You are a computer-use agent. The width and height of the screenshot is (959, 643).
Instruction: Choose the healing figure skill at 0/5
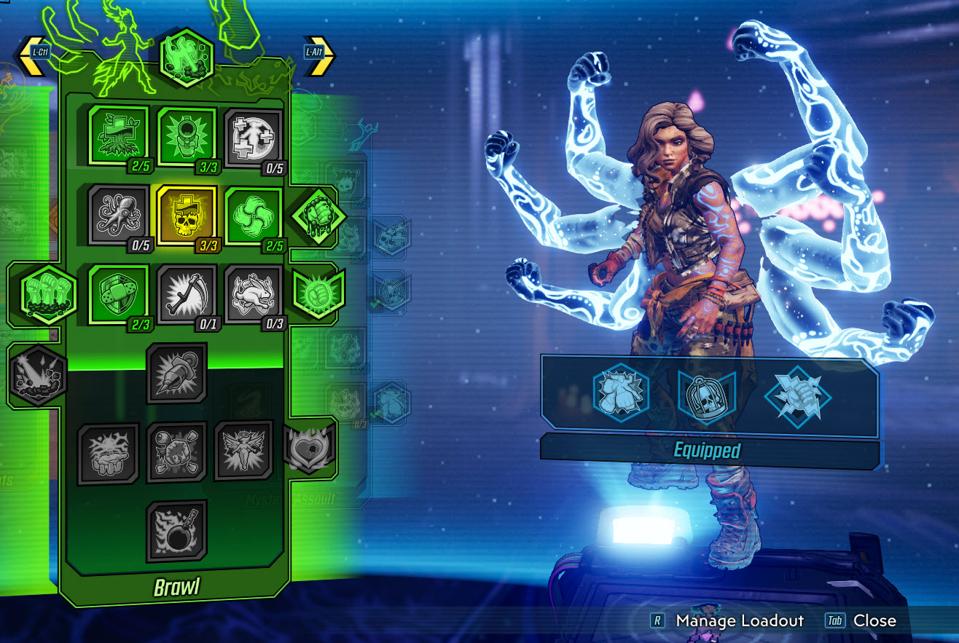point(253,136)
